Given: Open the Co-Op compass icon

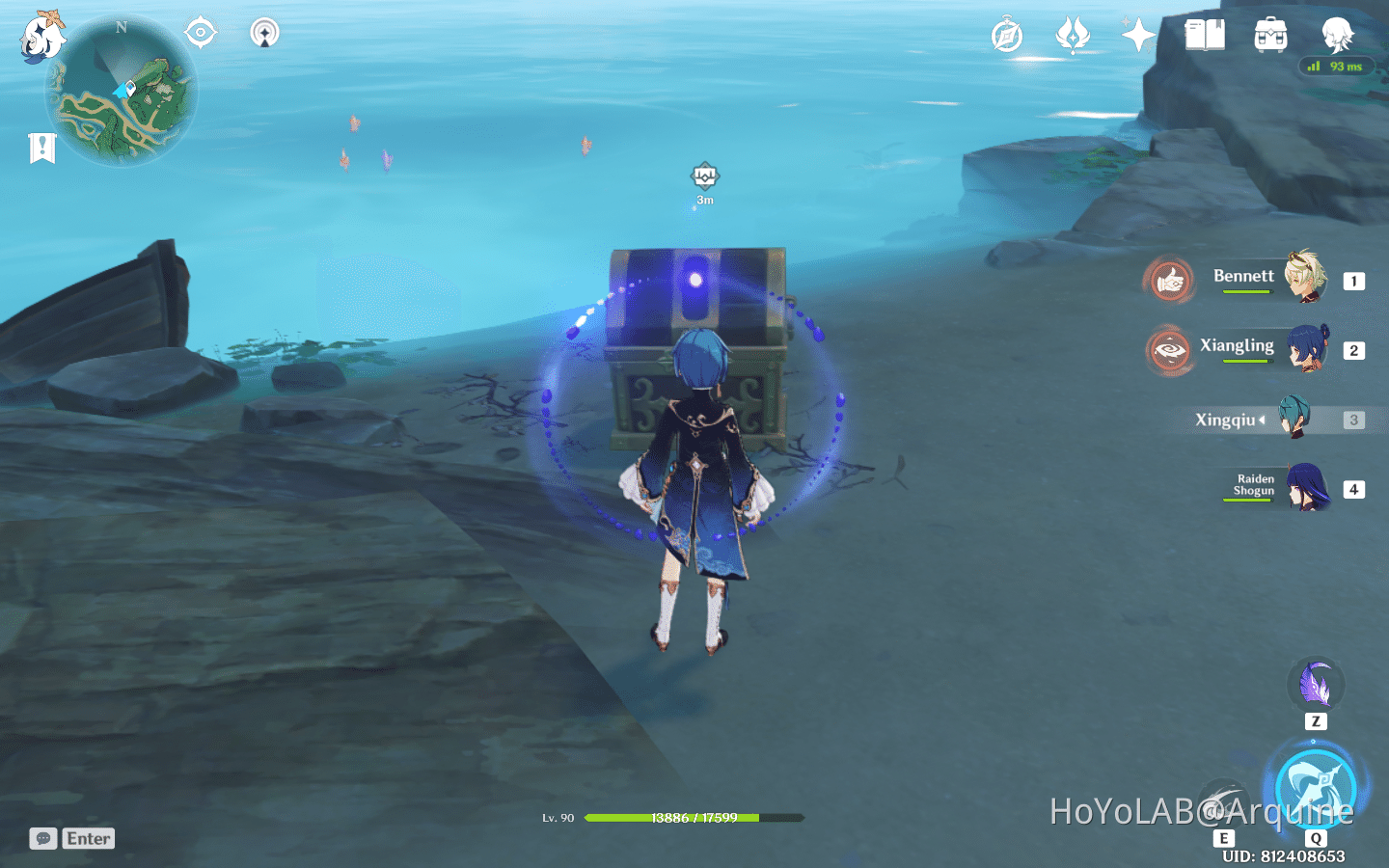Looking at the screenshot, I should tap(1006, 34).
